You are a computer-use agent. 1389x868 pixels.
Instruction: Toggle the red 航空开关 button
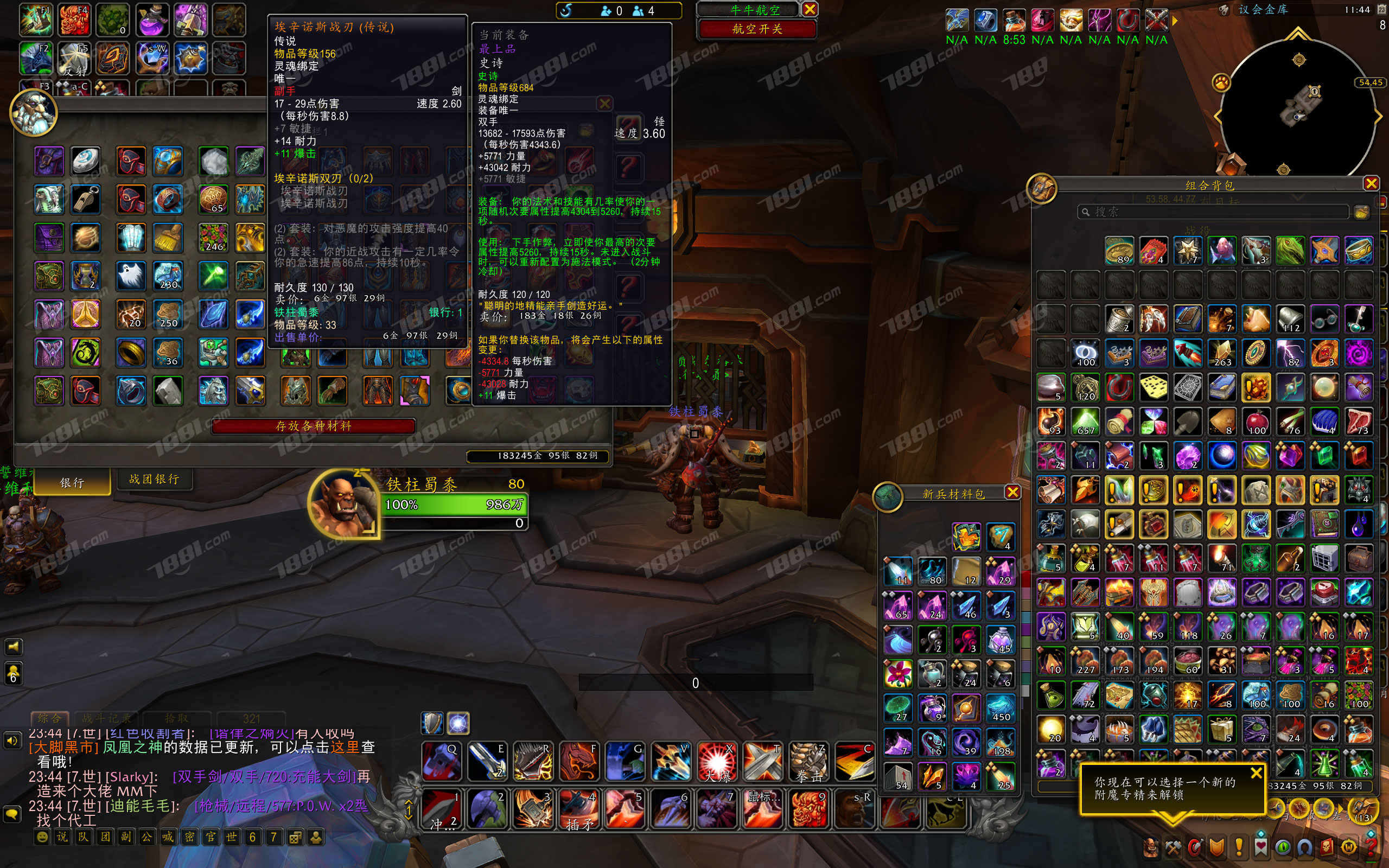(x=756, y=29)
